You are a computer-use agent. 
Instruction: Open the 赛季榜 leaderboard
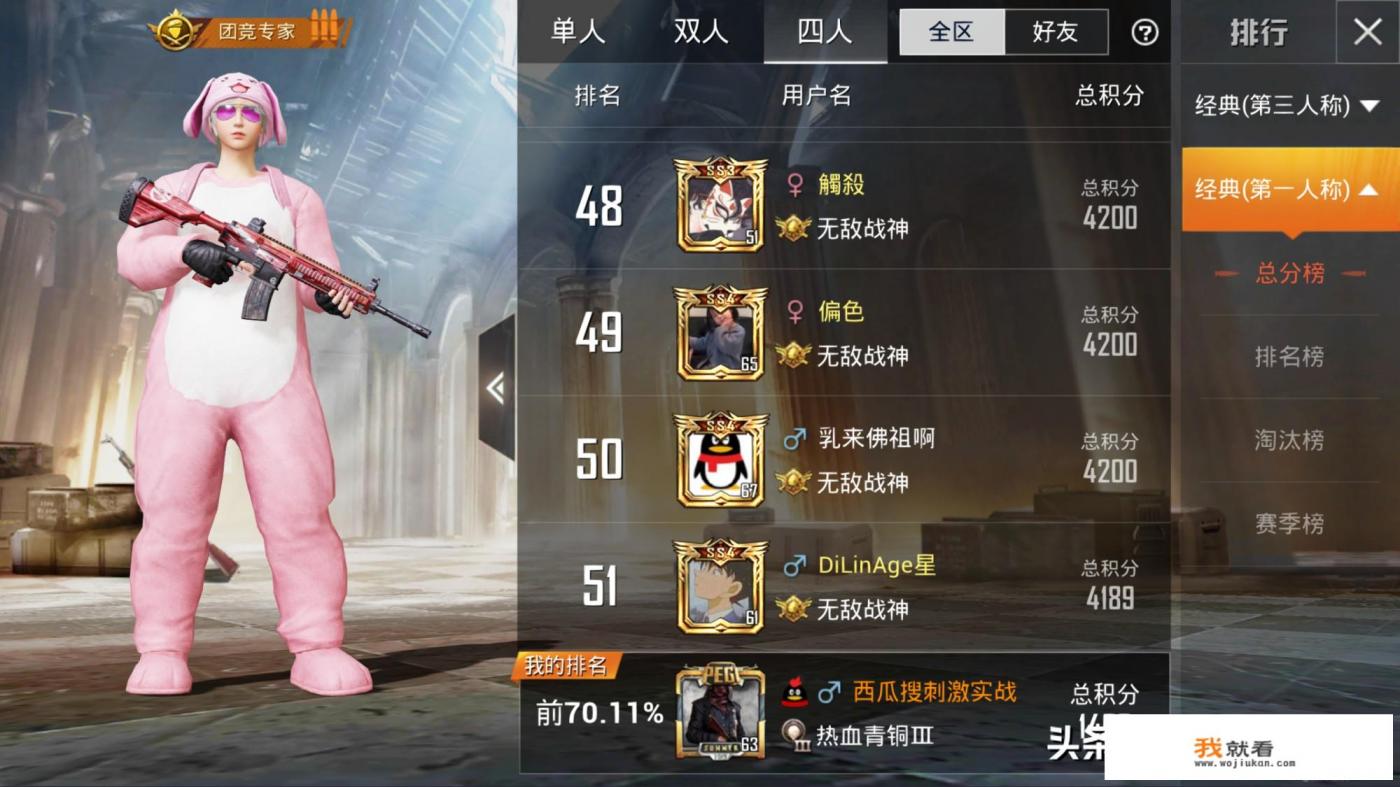point(1289,522)
